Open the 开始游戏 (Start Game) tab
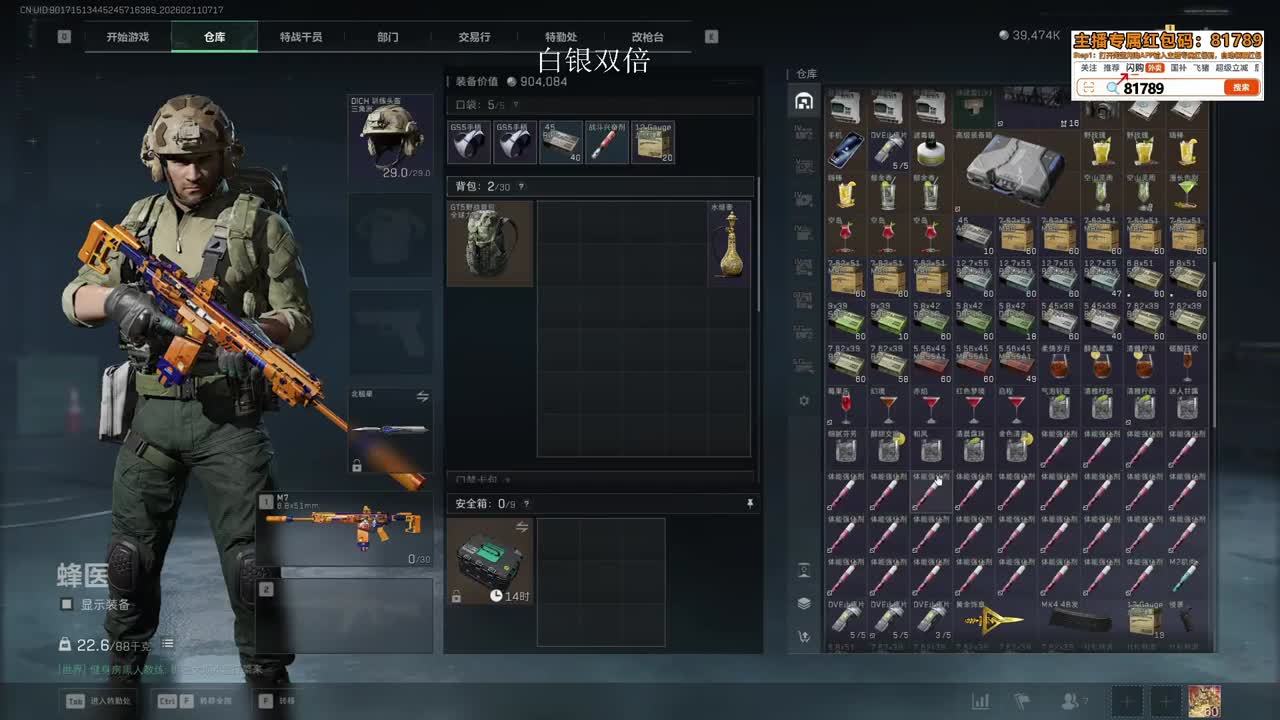1280x720 pixels. coord(128,37)
